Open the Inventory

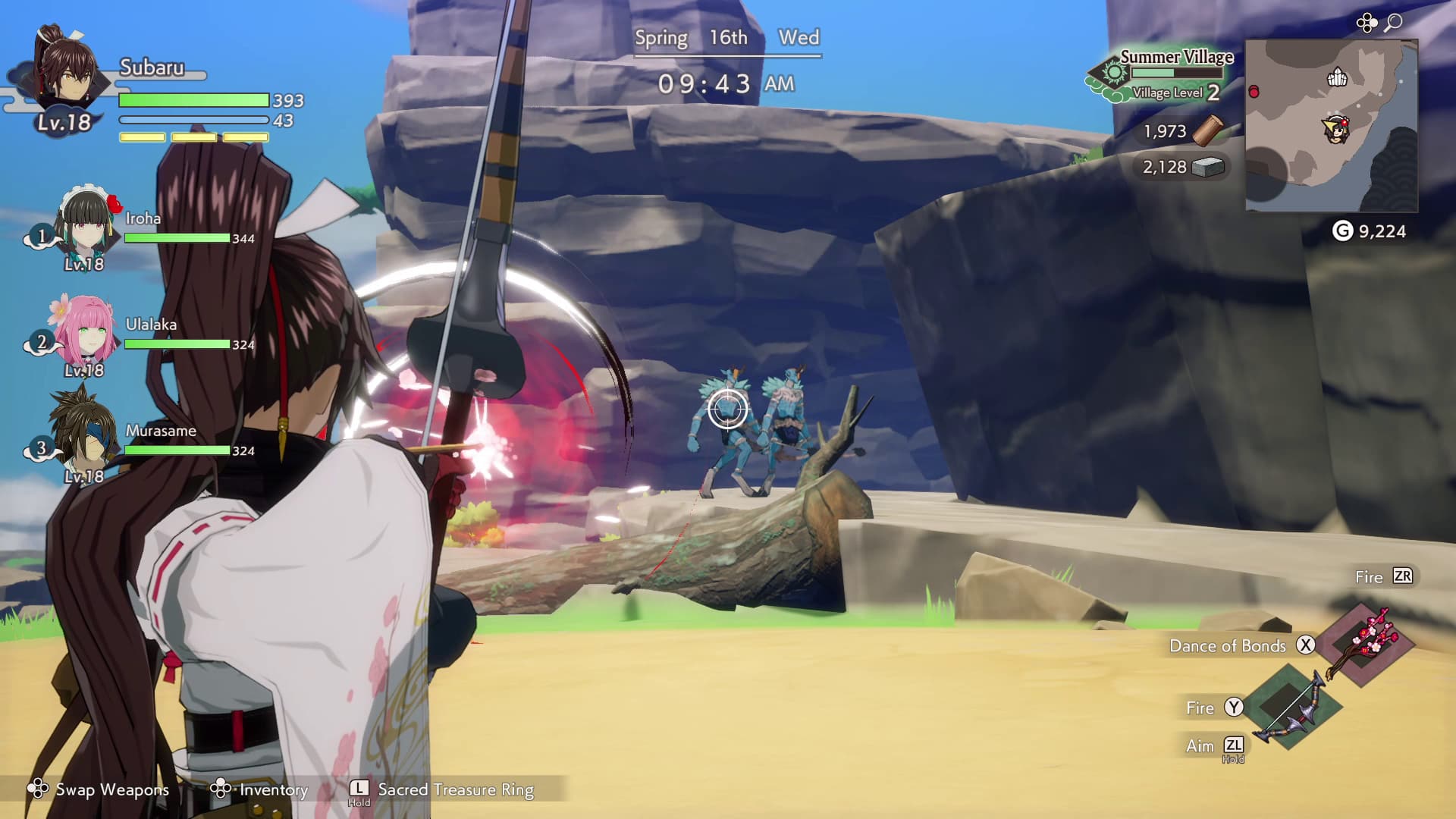[x=262, y=789]
